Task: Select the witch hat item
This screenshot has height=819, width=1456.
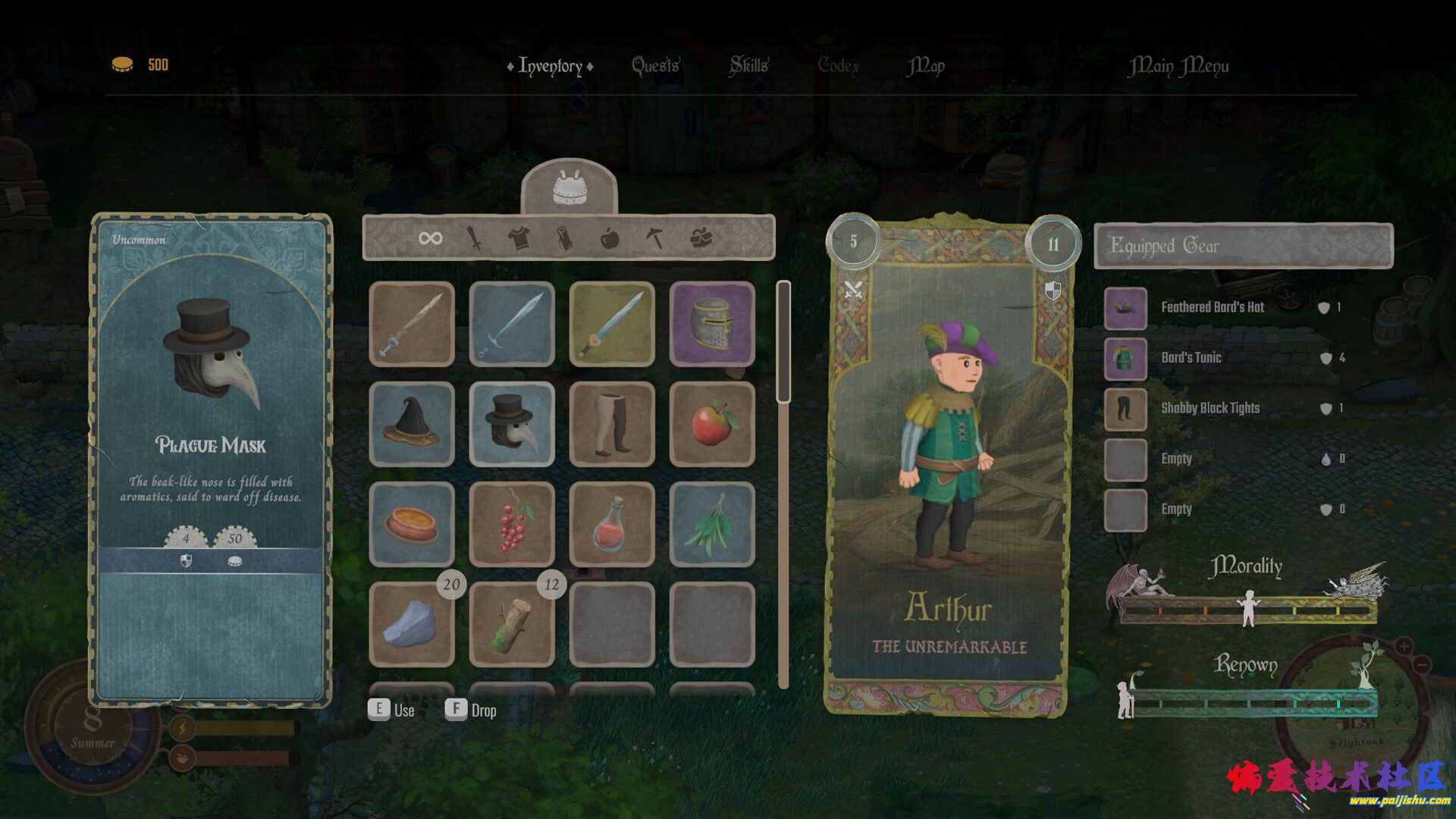Action: 412,424
